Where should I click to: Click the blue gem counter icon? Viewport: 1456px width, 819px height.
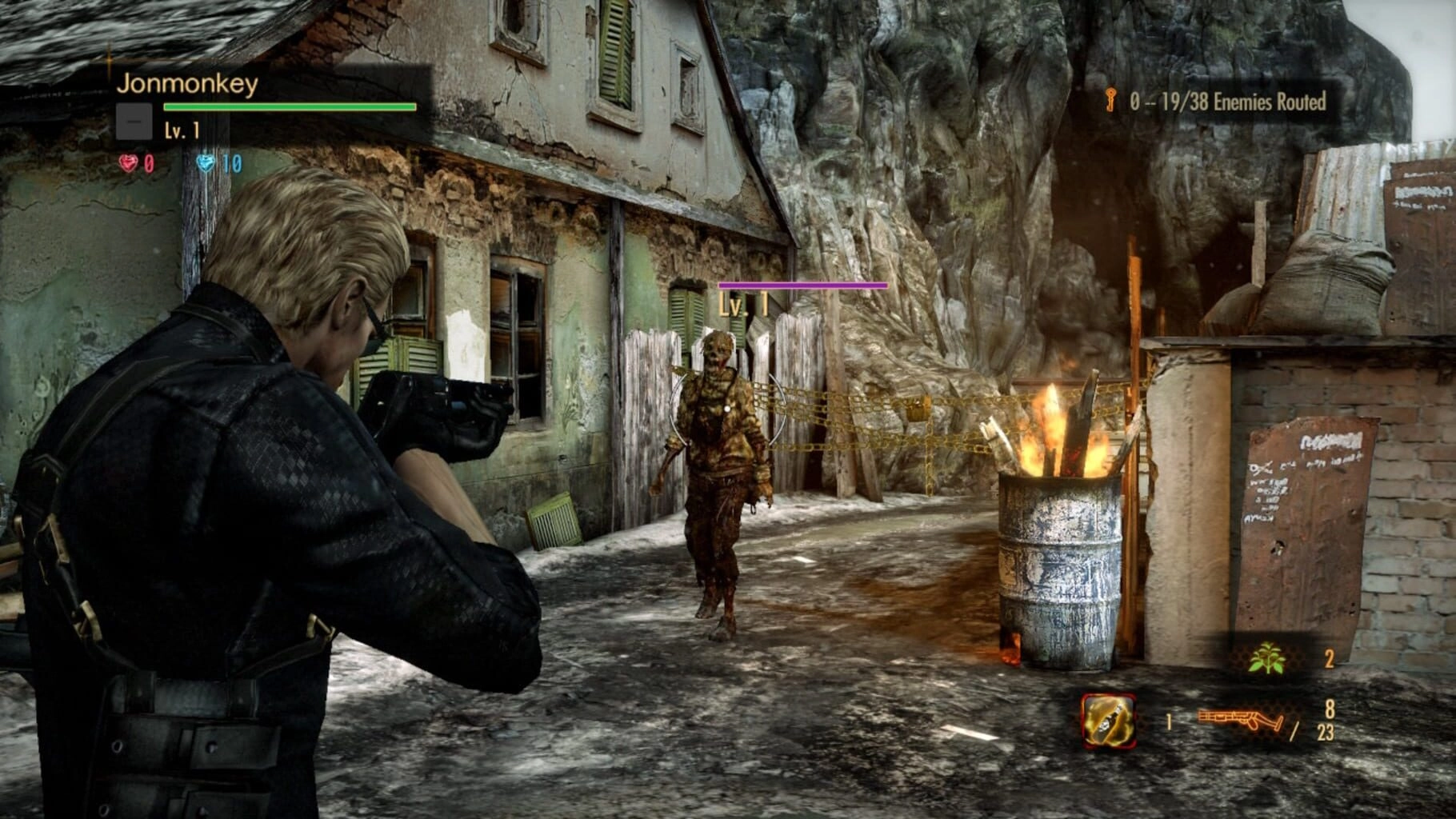[x=206, y=163]
